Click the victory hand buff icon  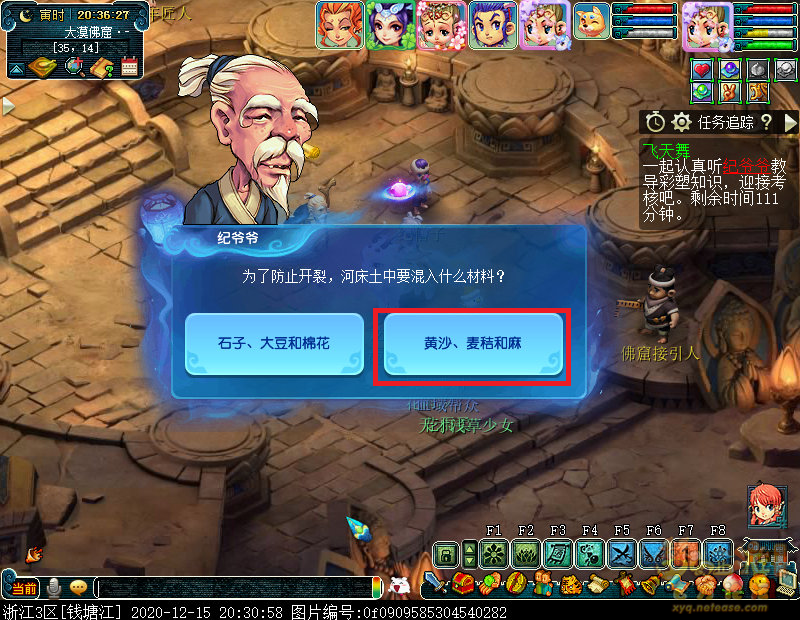(x=730, y=92)
